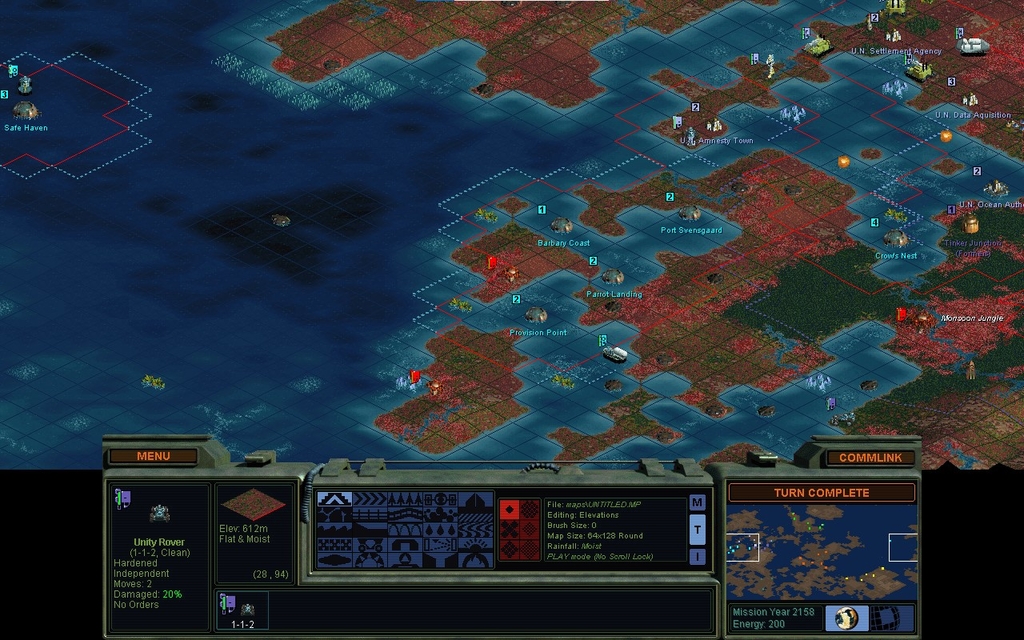Click on the world minimap
The width and height of the screenshot is (1024, 640).
pyautogui.click(x=821, y=551)
